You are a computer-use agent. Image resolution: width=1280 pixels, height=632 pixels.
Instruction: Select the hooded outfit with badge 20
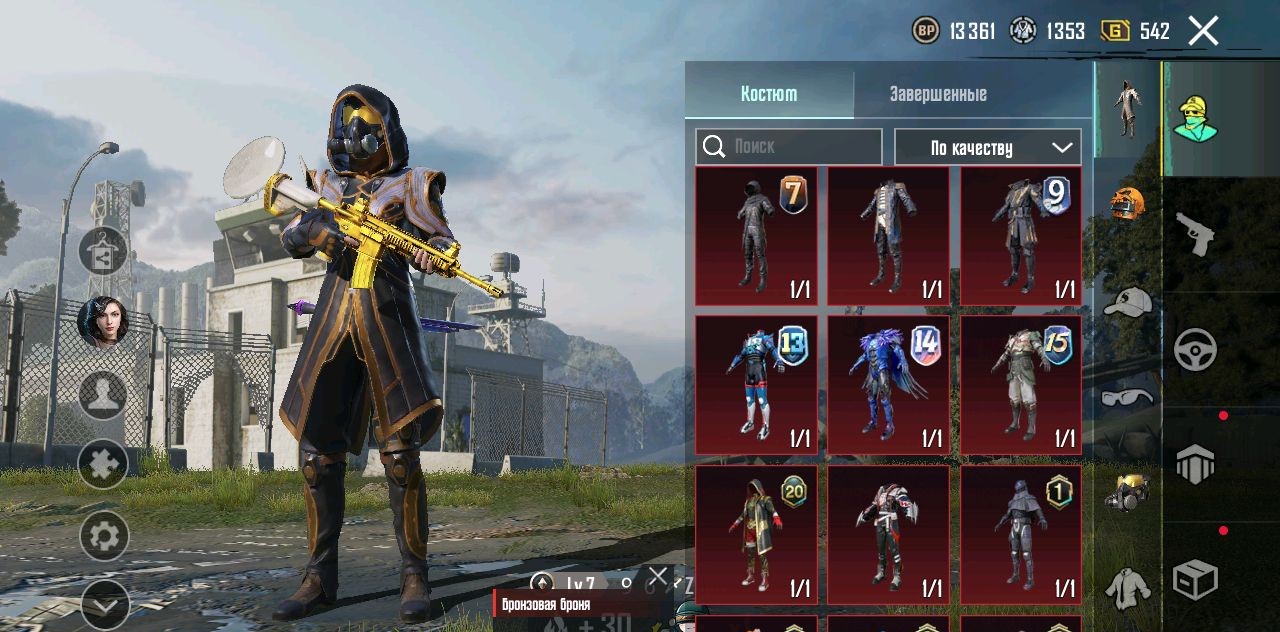[756, 534]
